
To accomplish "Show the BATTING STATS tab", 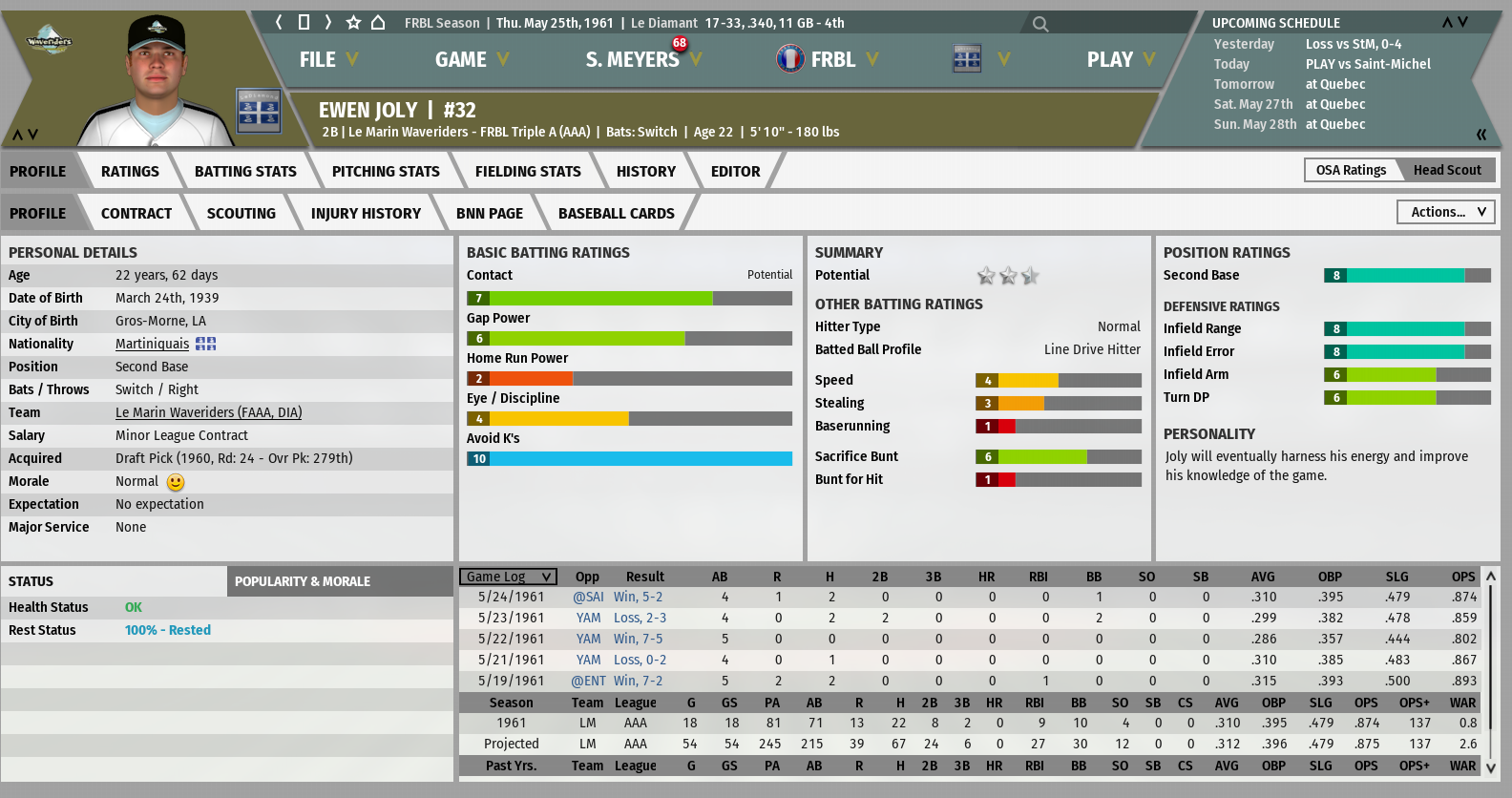I will pyautogui.click(x=245, y=172).
